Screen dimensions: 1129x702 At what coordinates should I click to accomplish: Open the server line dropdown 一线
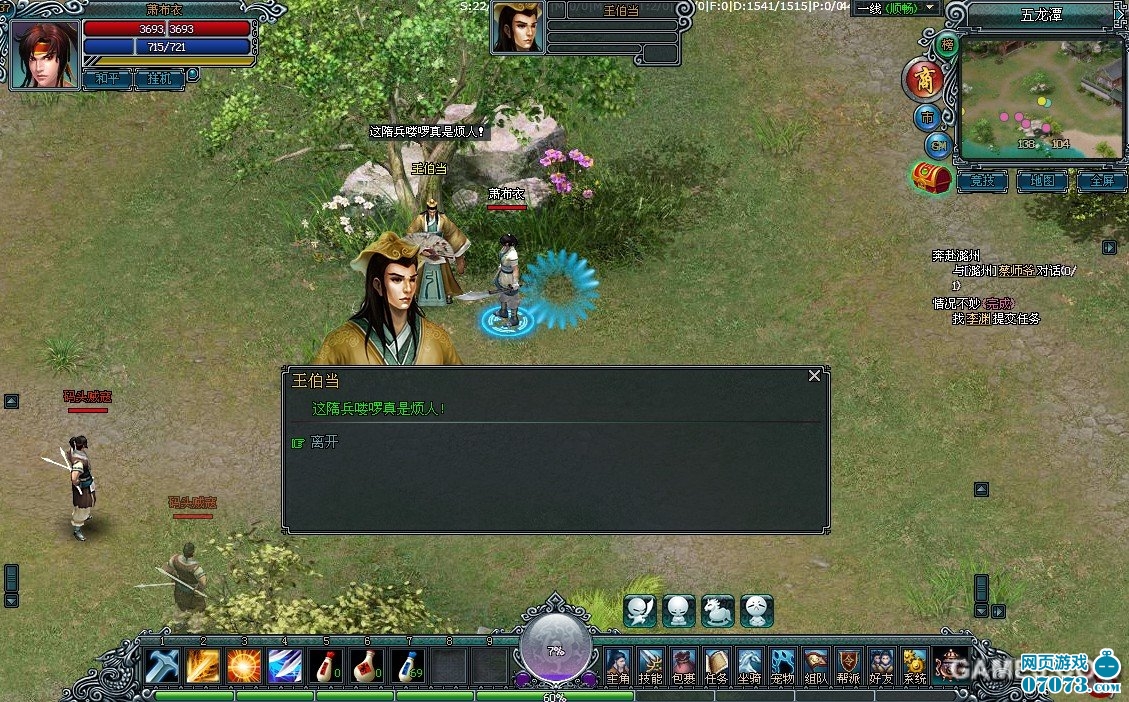(897, 8)
